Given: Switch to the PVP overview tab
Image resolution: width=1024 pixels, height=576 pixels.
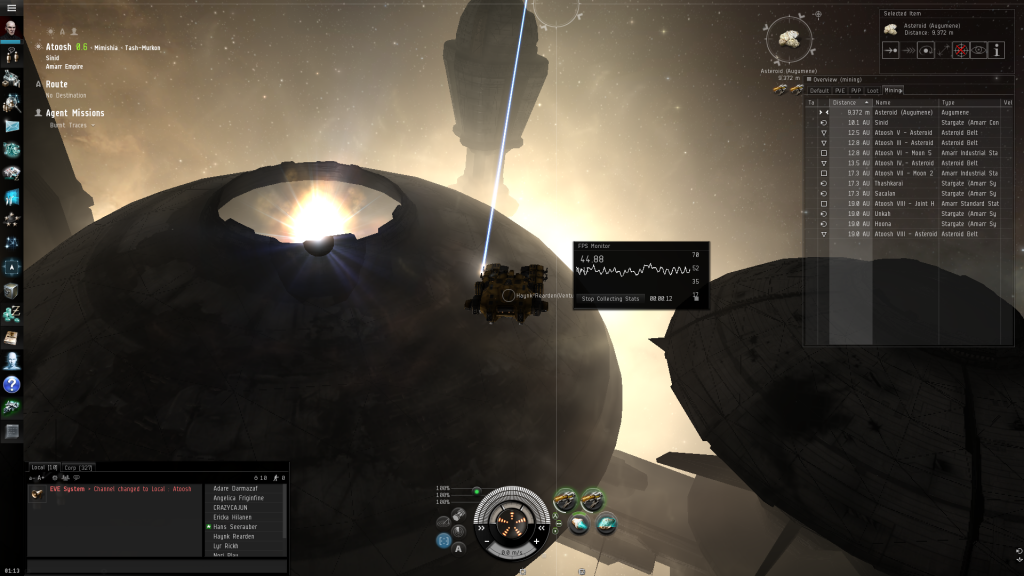Looking at the screenshot, I should [x=857, y=90].
